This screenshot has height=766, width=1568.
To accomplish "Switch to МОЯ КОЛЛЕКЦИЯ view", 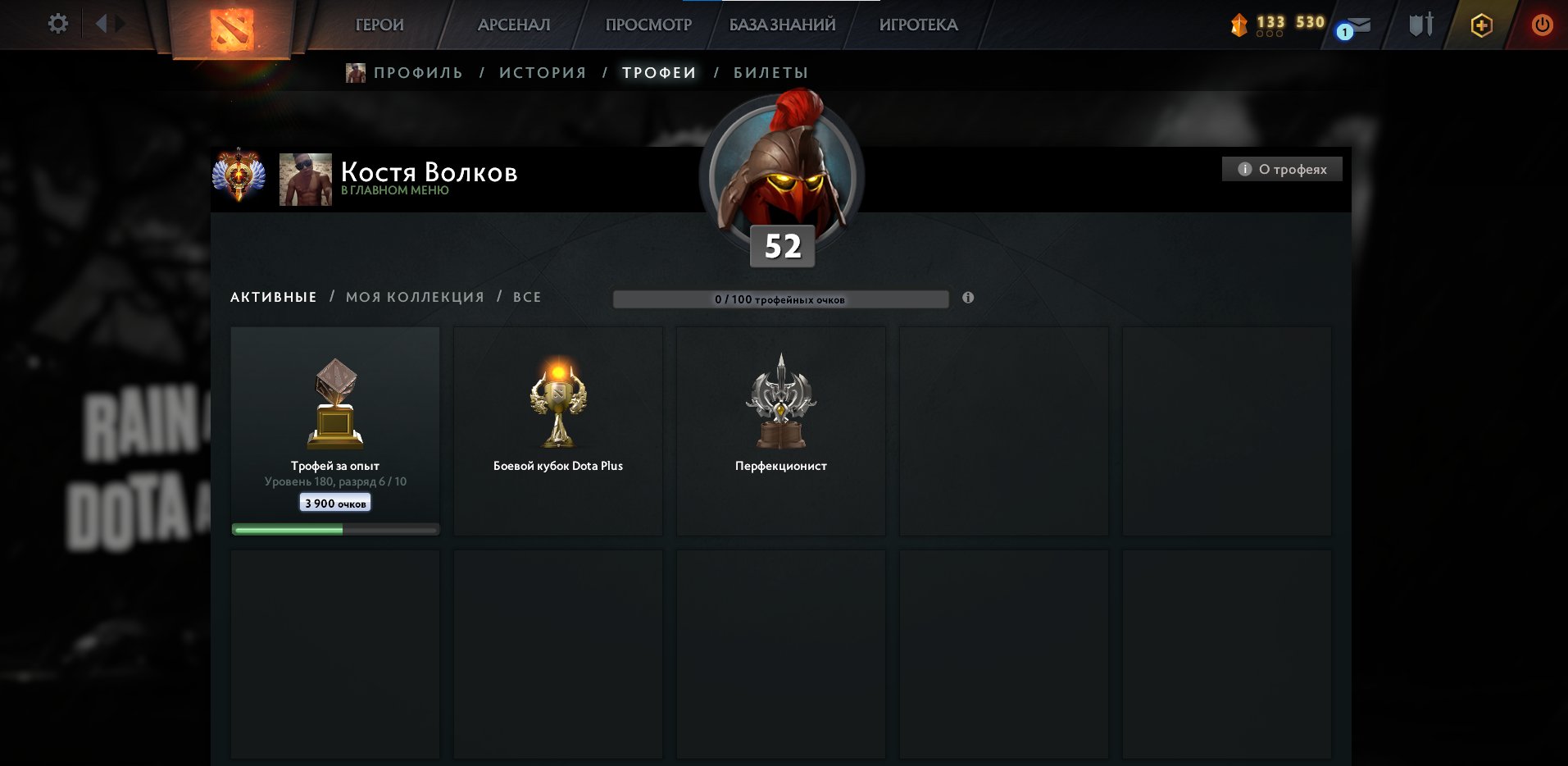I will point(413,297).
